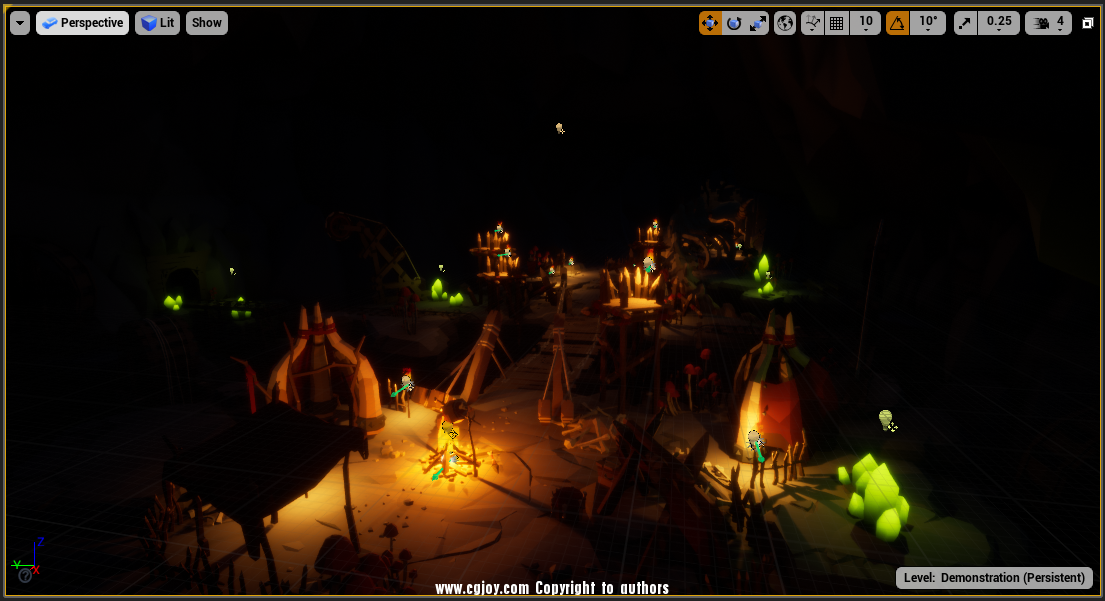
Task: Switch to the rotate gizmo tool
Action: (x=734, y=23)
